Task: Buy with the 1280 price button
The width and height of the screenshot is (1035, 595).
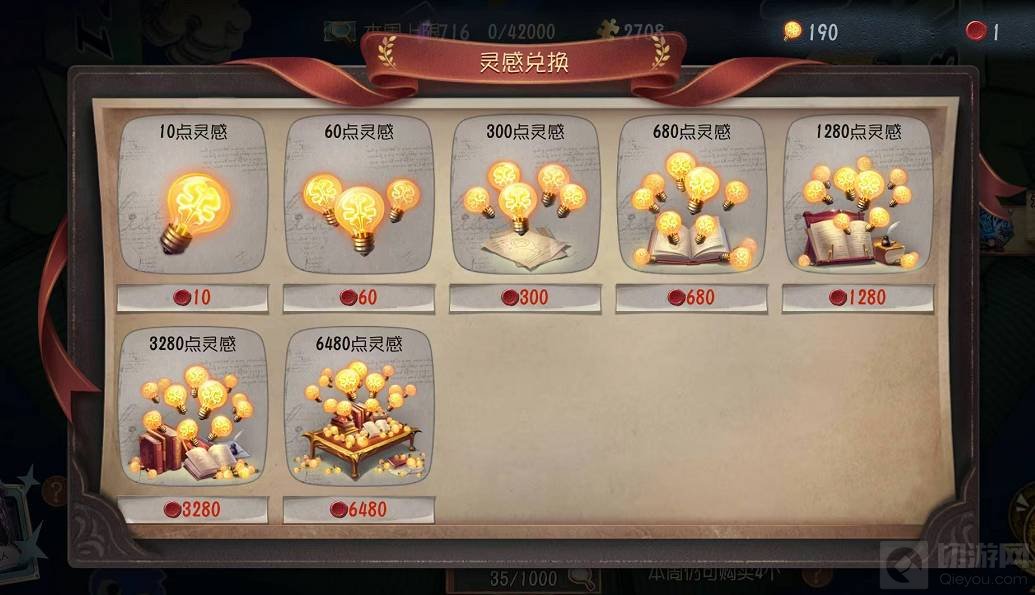Action: (857, 297)
